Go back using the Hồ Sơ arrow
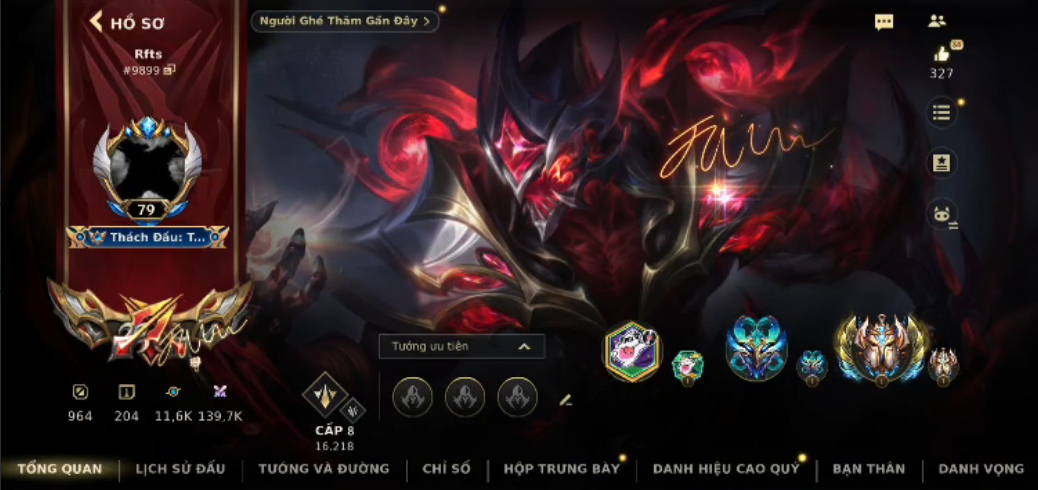Screen dimensions: 1038x490 click(x=97, y=21)
